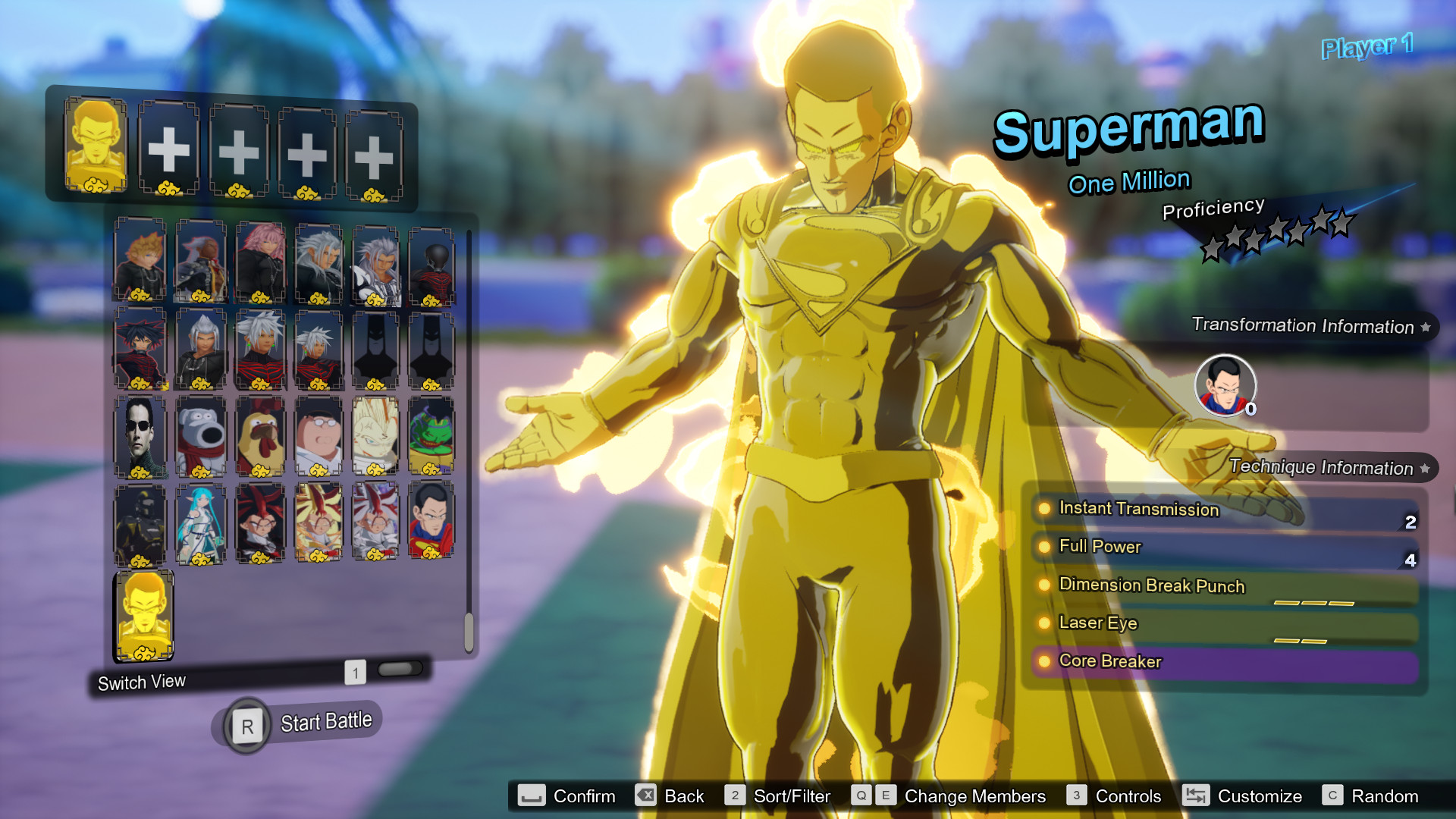Expand the Transformation Information panel
The height and width of the screenshot is (819, 1456).
coord(1307,327)
